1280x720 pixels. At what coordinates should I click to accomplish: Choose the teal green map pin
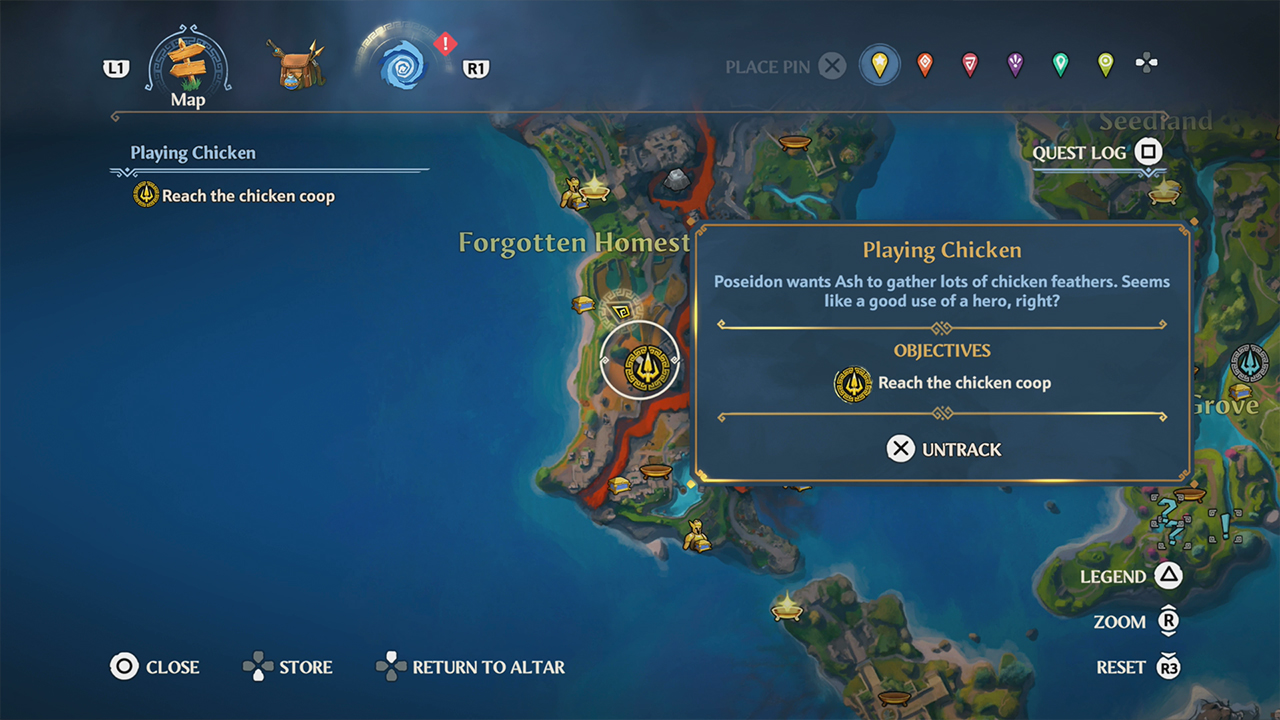click(1060, 66)
